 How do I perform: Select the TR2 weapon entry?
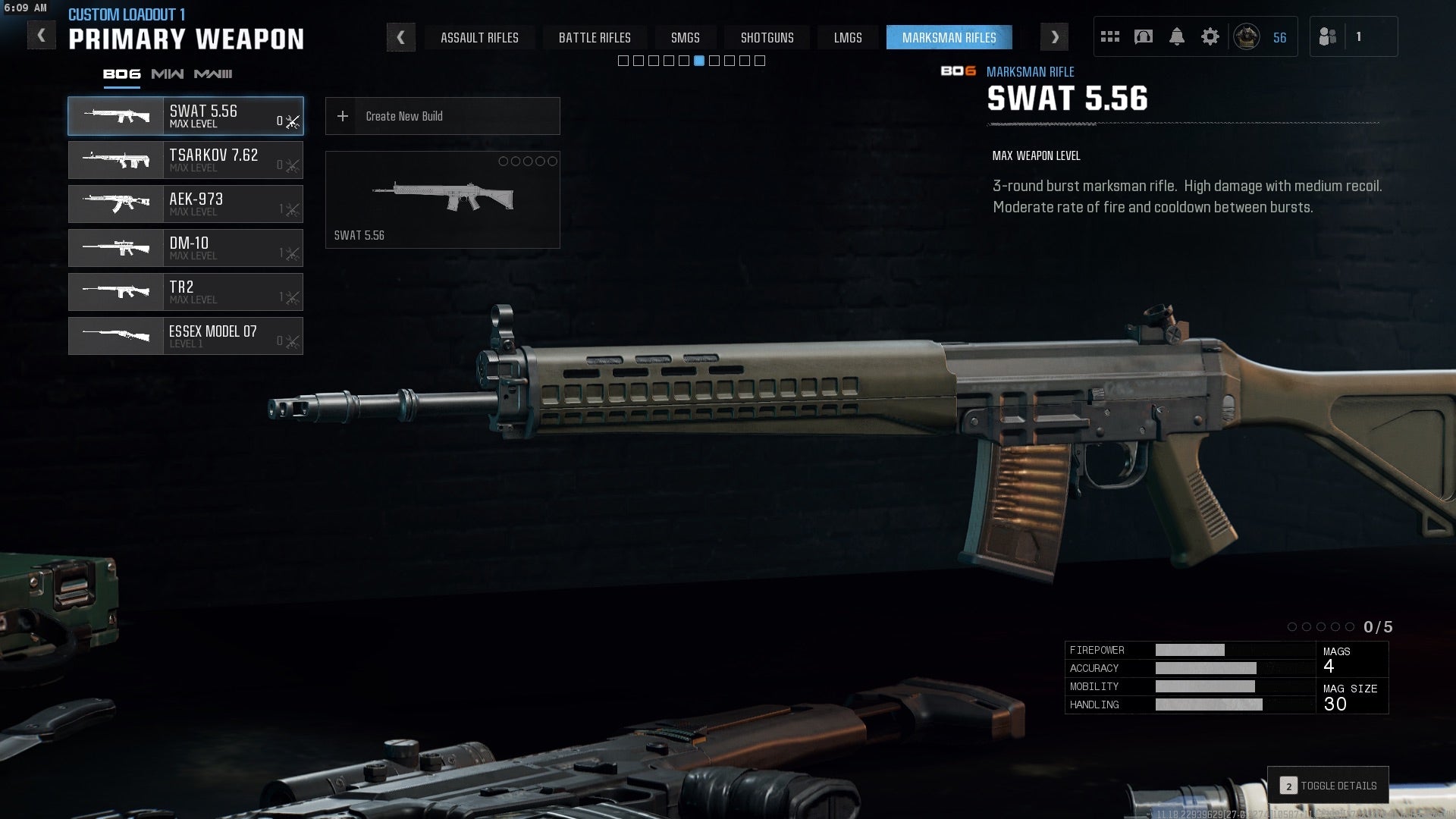tap(186, 292)
